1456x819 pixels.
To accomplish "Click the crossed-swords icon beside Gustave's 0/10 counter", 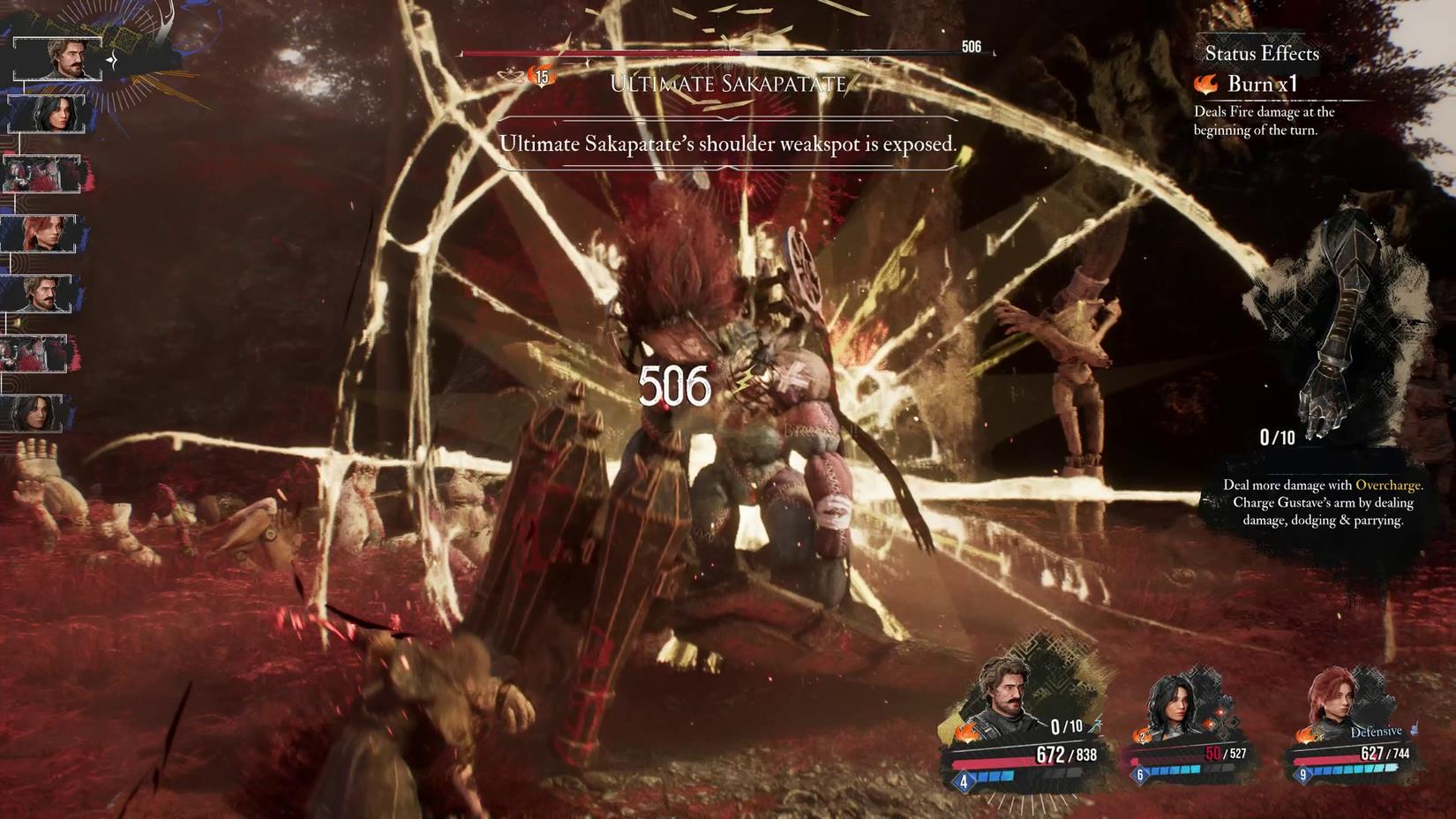I will coord(1098,725).
